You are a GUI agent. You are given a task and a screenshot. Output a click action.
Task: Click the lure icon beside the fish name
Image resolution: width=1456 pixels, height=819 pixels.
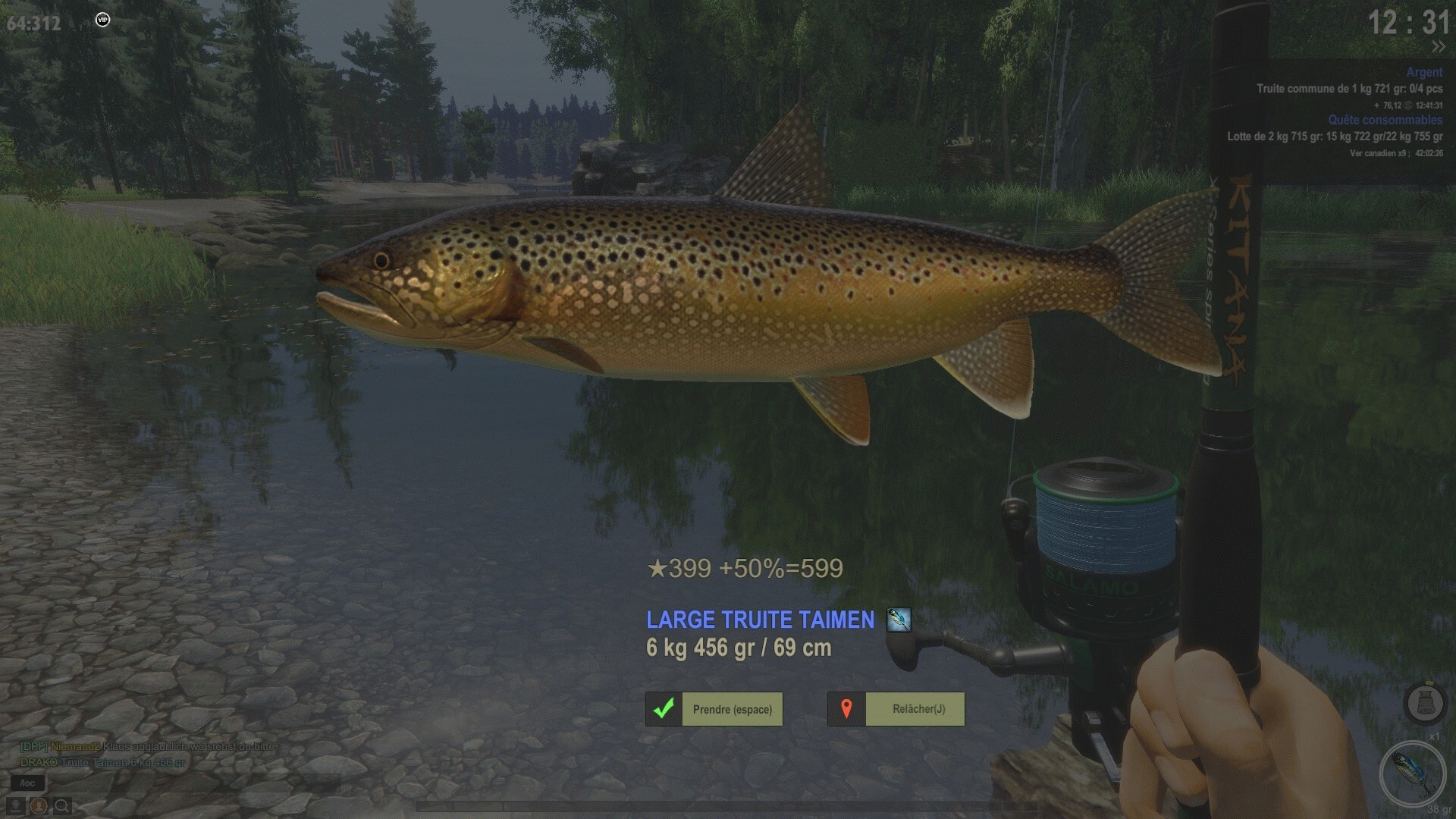click(899, 620)
